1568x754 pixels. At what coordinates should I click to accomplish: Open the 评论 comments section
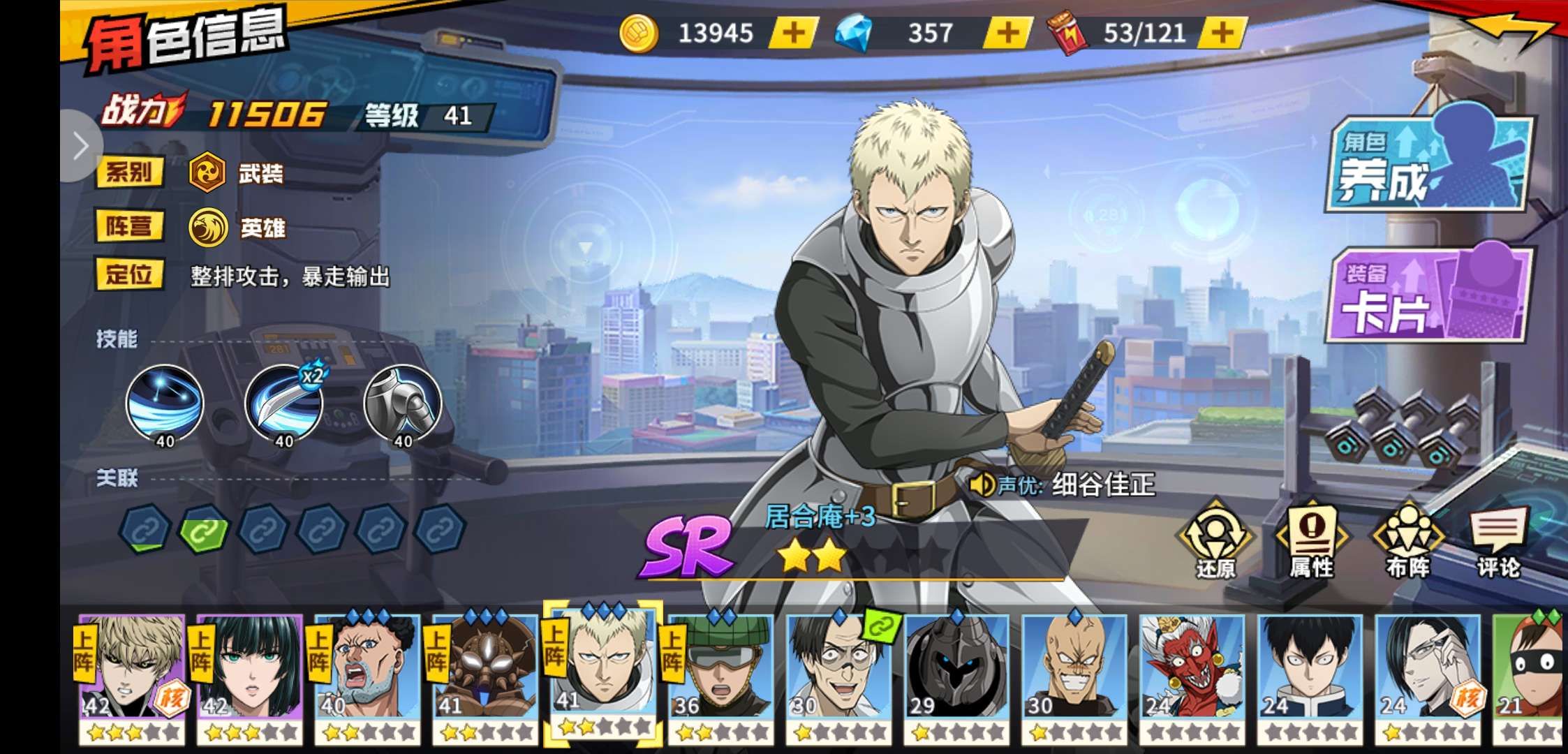pyautogui.click(x=1498, y=541)
